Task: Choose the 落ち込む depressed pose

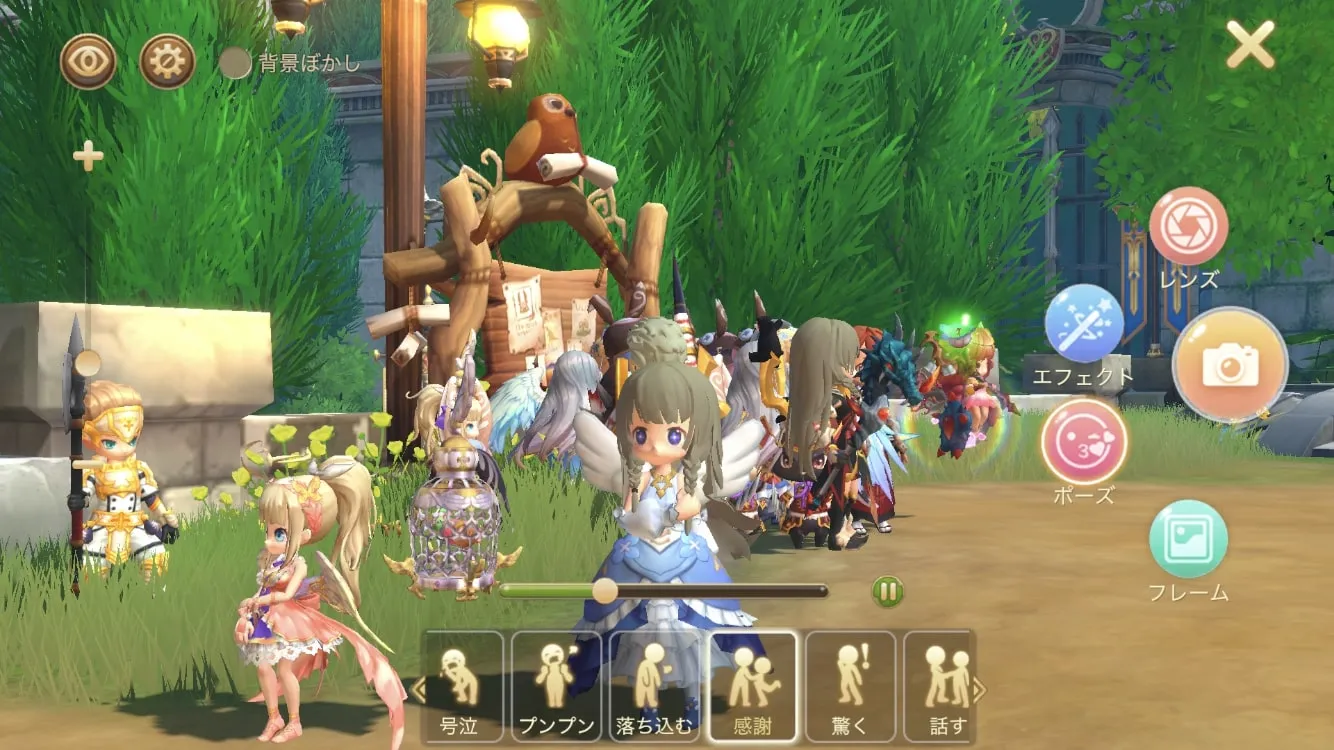Action: (x=654, y=686)
